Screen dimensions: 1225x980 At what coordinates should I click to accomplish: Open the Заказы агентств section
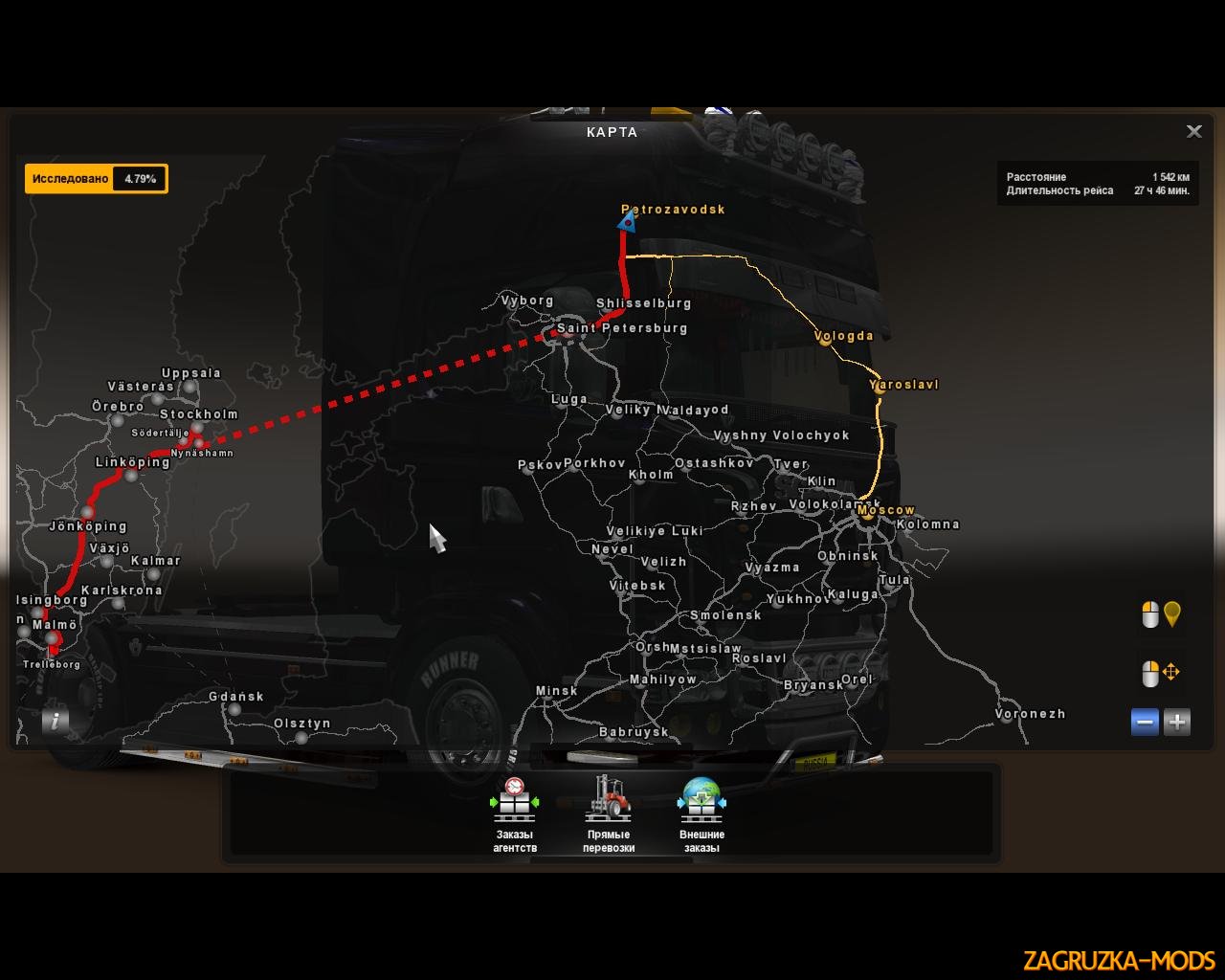click(514, 802)
